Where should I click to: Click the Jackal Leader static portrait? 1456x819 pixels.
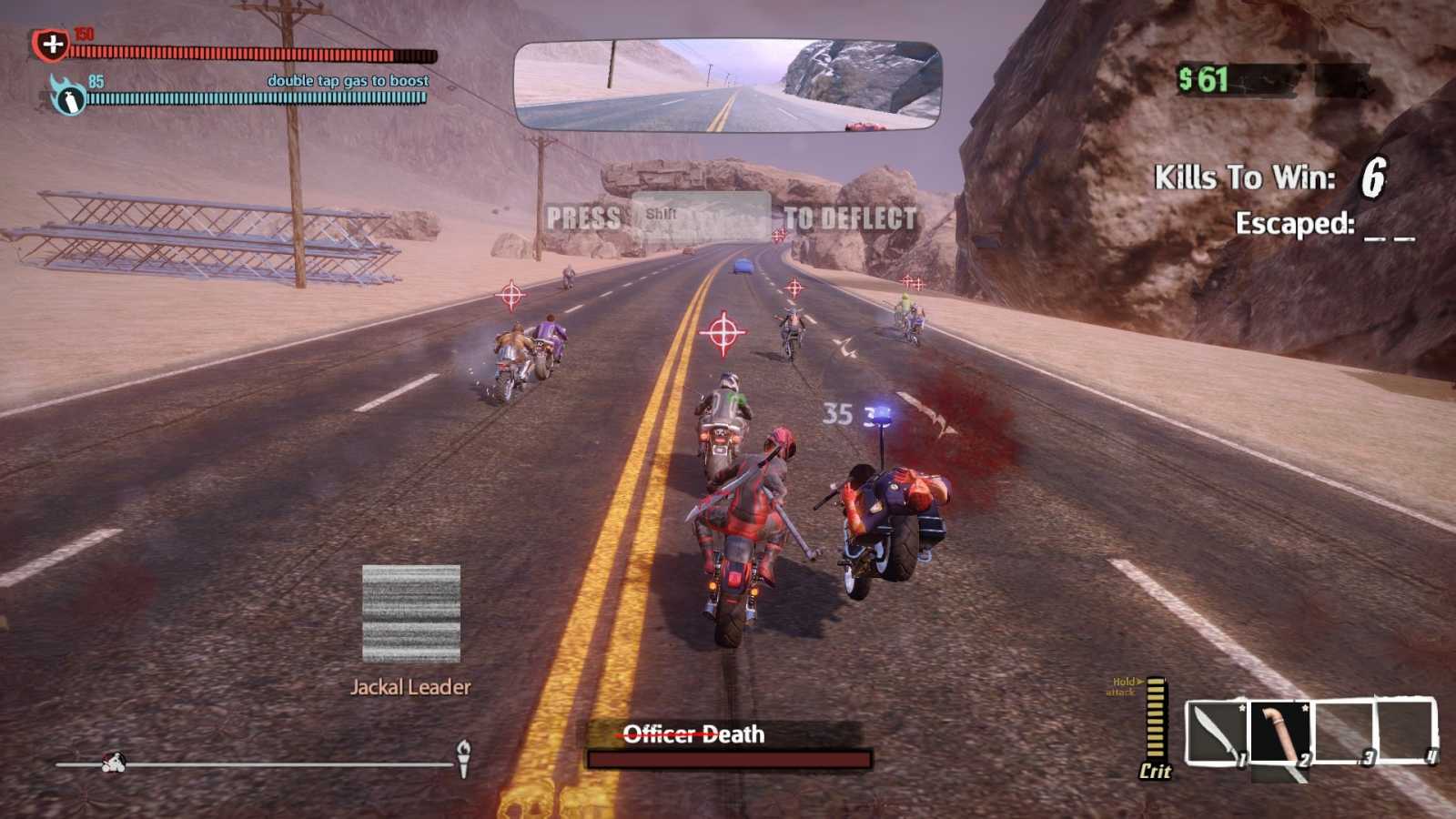tap(409, 615)
